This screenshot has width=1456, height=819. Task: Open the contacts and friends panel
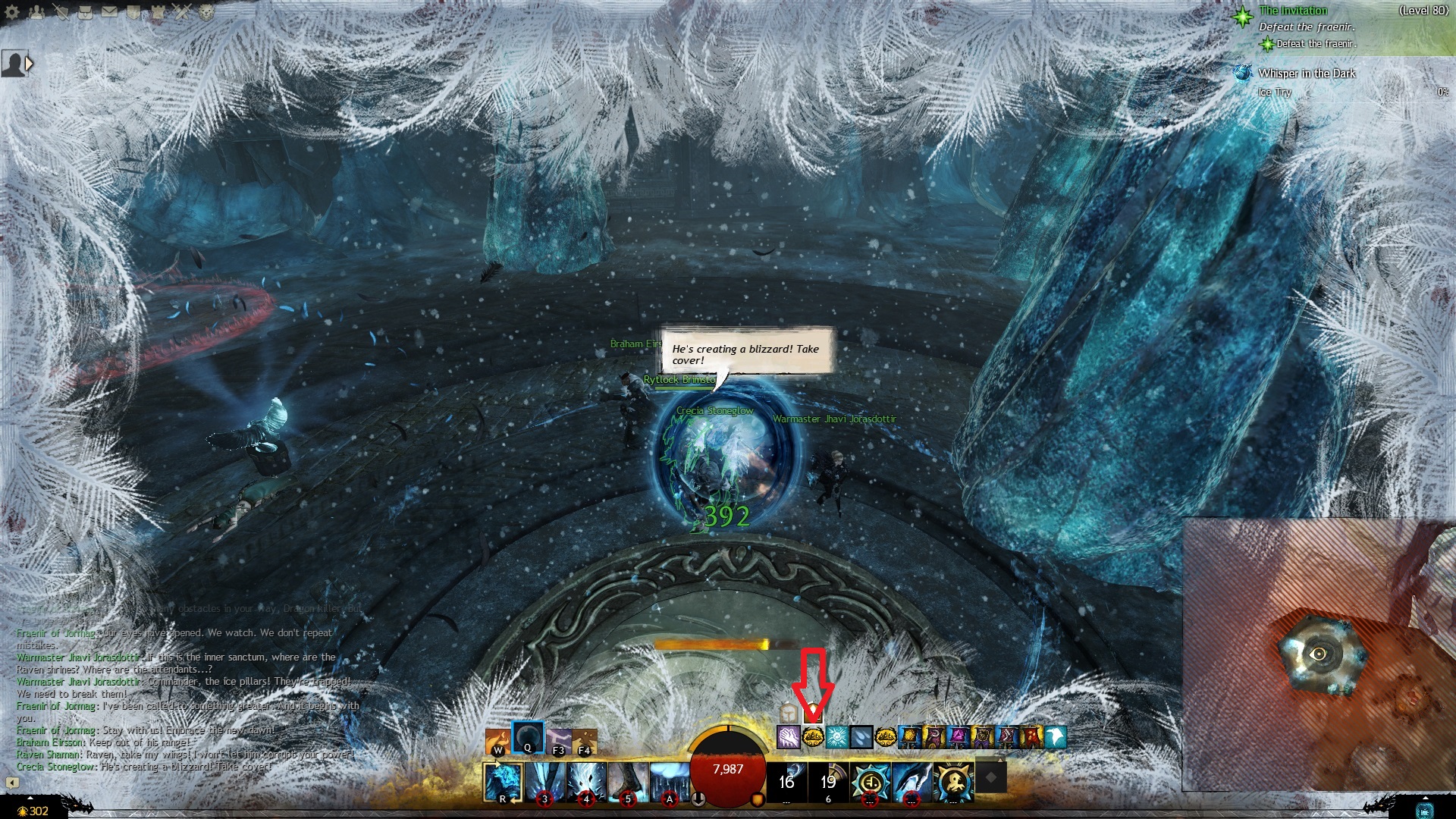[x=37, y=12]
